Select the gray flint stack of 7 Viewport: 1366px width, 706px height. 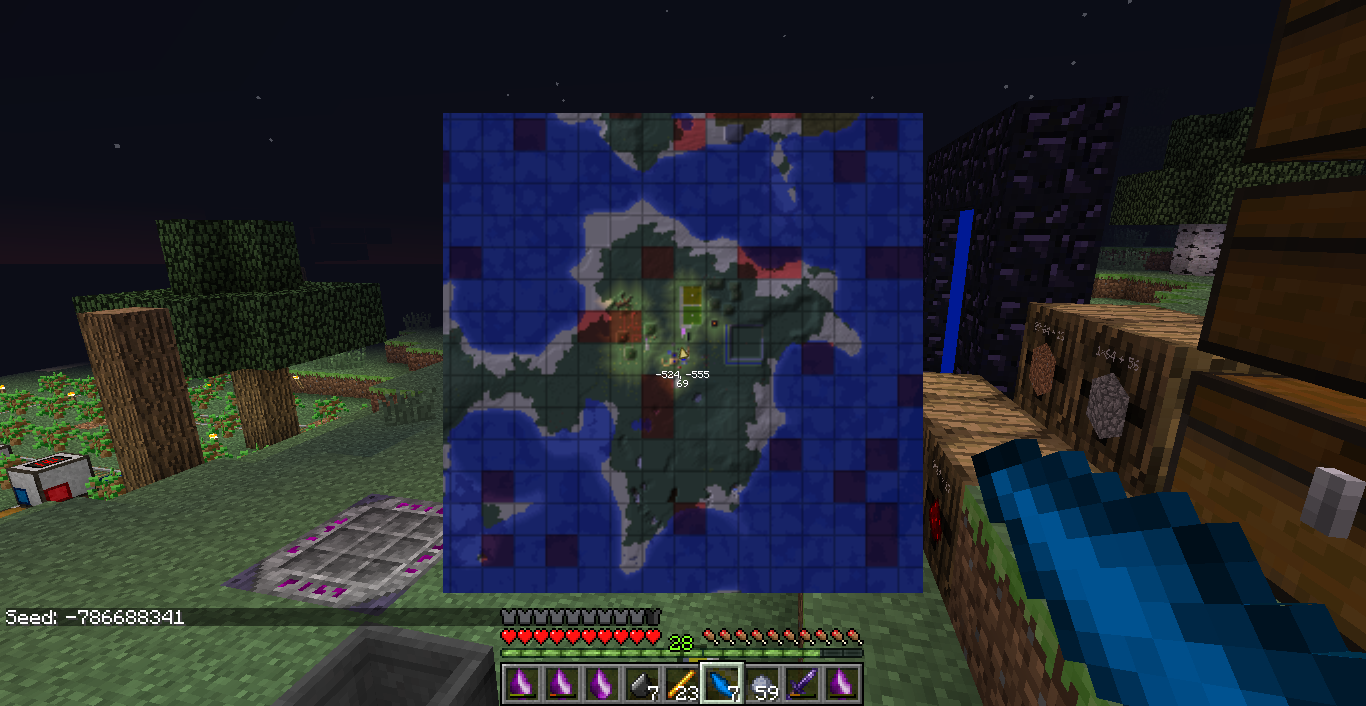(641, 684)
